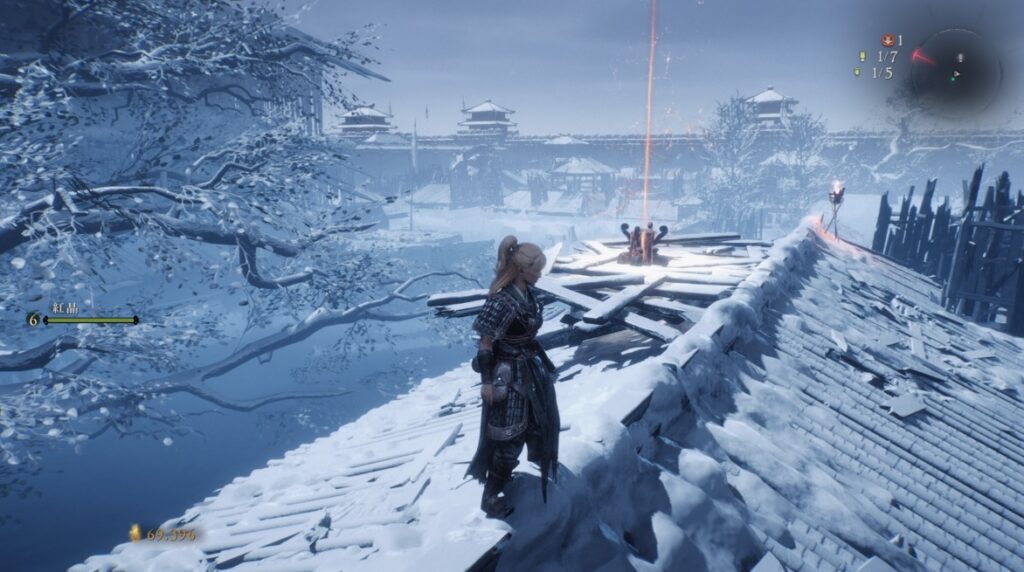
Task: Click the morale rank 6 badge
Action: pyautogui.click(x=34, y=319)
